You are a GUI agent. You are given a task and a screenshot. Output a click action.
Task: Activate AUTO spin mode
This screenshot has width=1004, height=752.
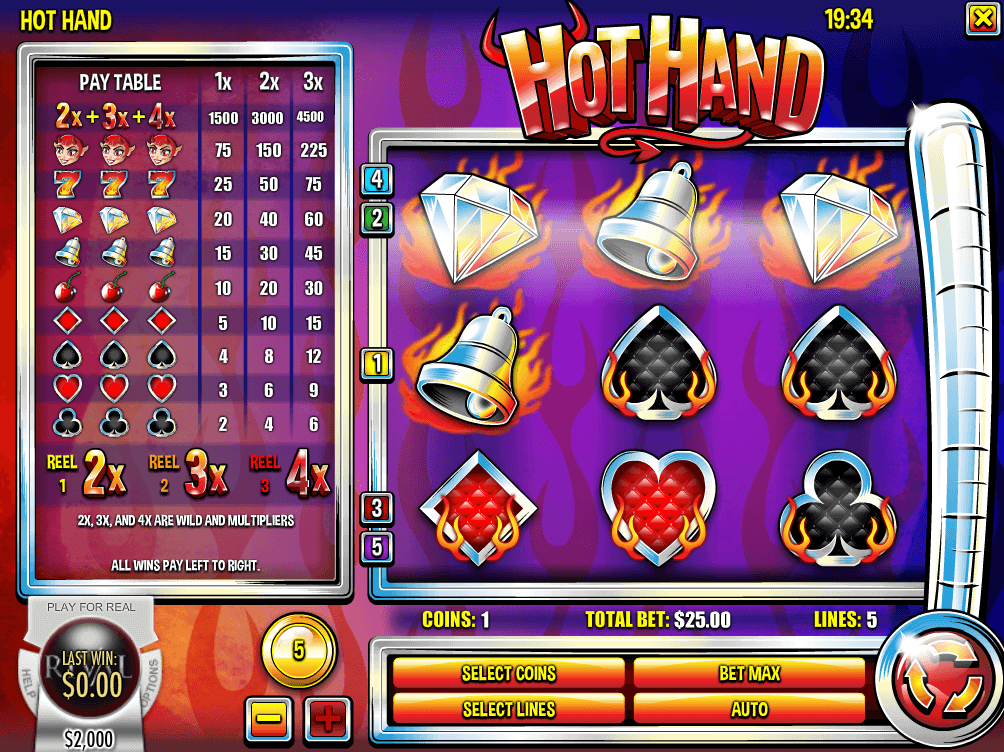(749, 709)
